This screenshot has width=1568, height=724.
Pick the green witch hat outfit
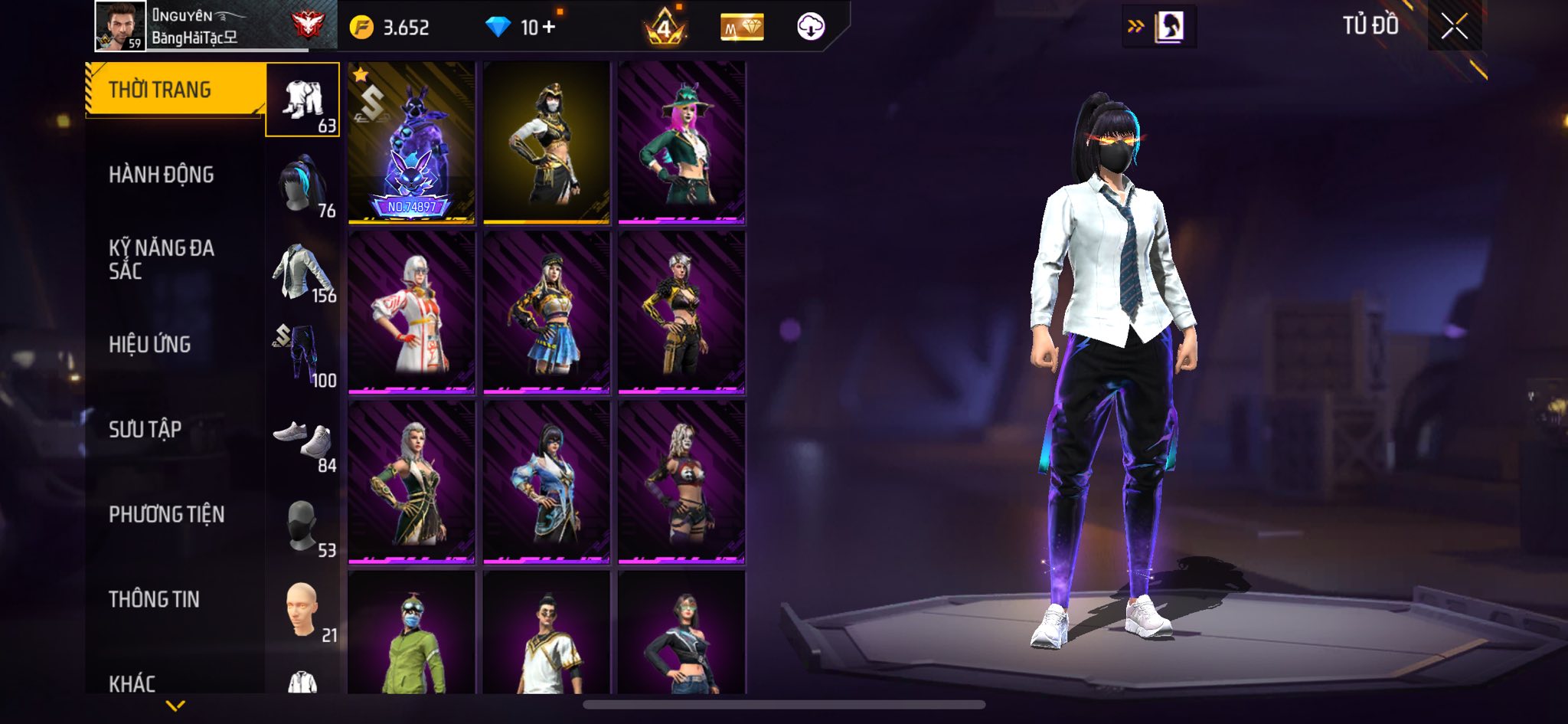point(681,143)
